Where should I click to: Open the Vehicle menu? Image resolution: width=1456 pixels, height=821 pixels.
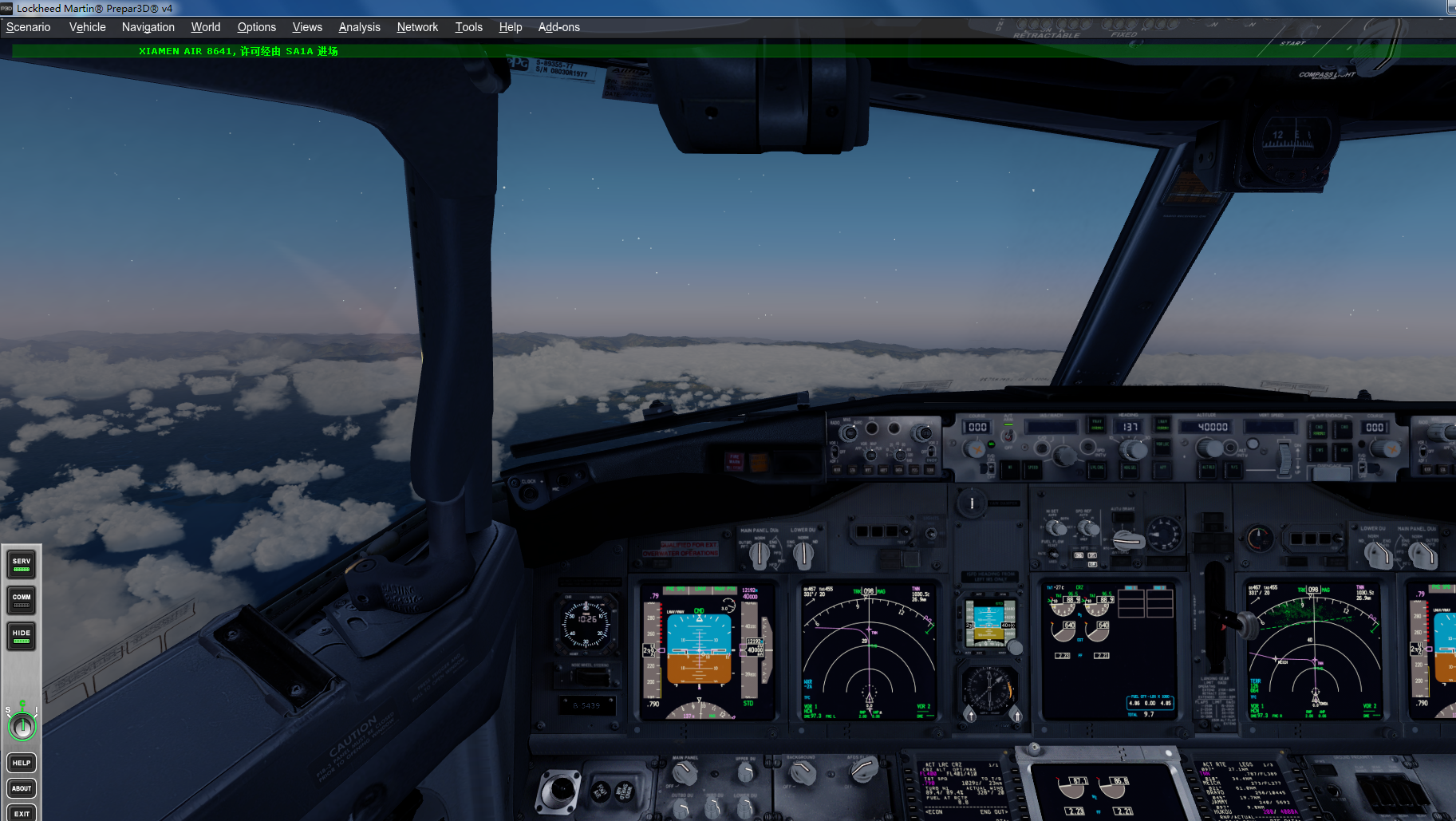coord(86,27)
